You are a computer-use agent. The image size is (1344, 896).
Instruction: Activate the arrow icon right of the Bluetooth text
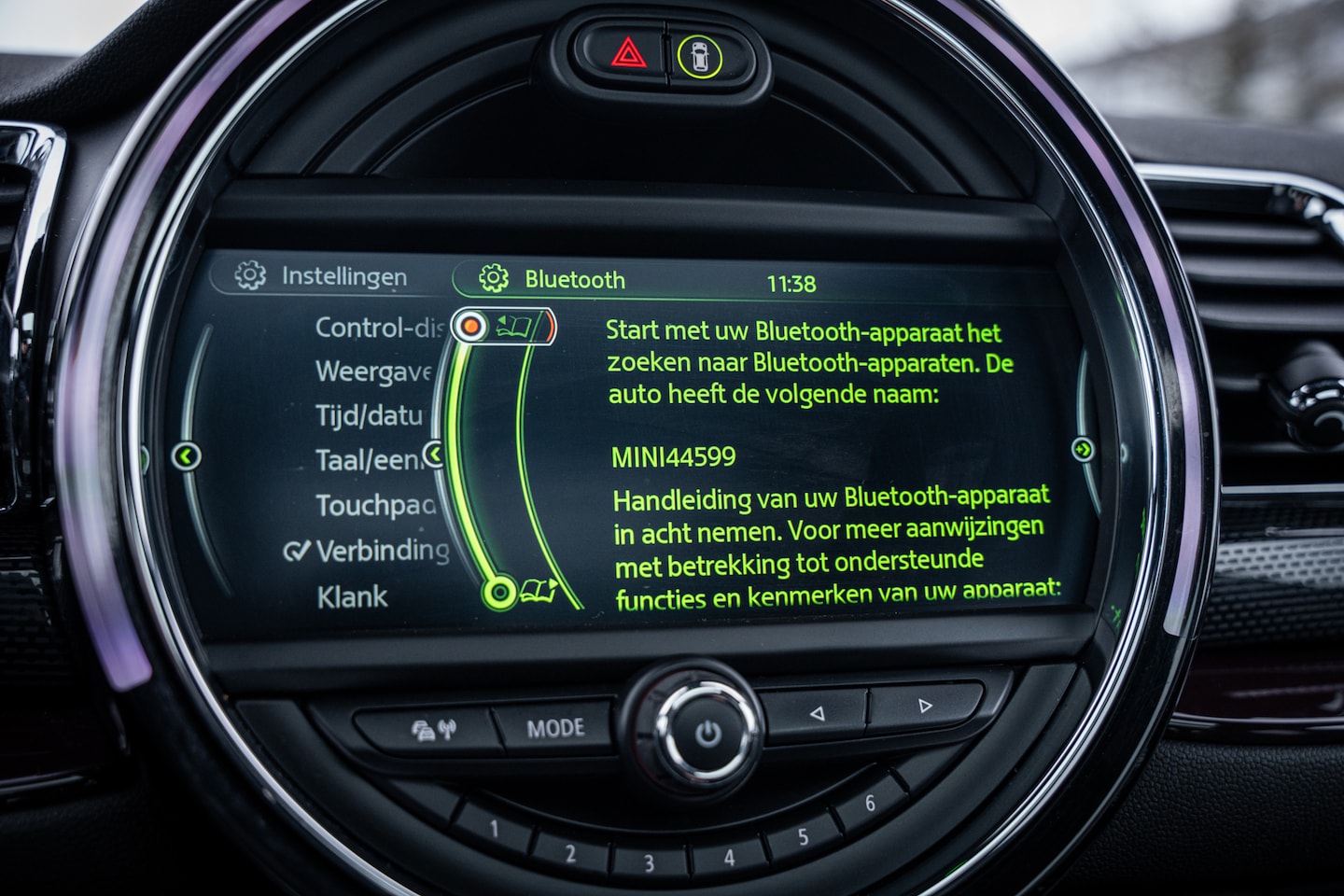click(1083, 450)
